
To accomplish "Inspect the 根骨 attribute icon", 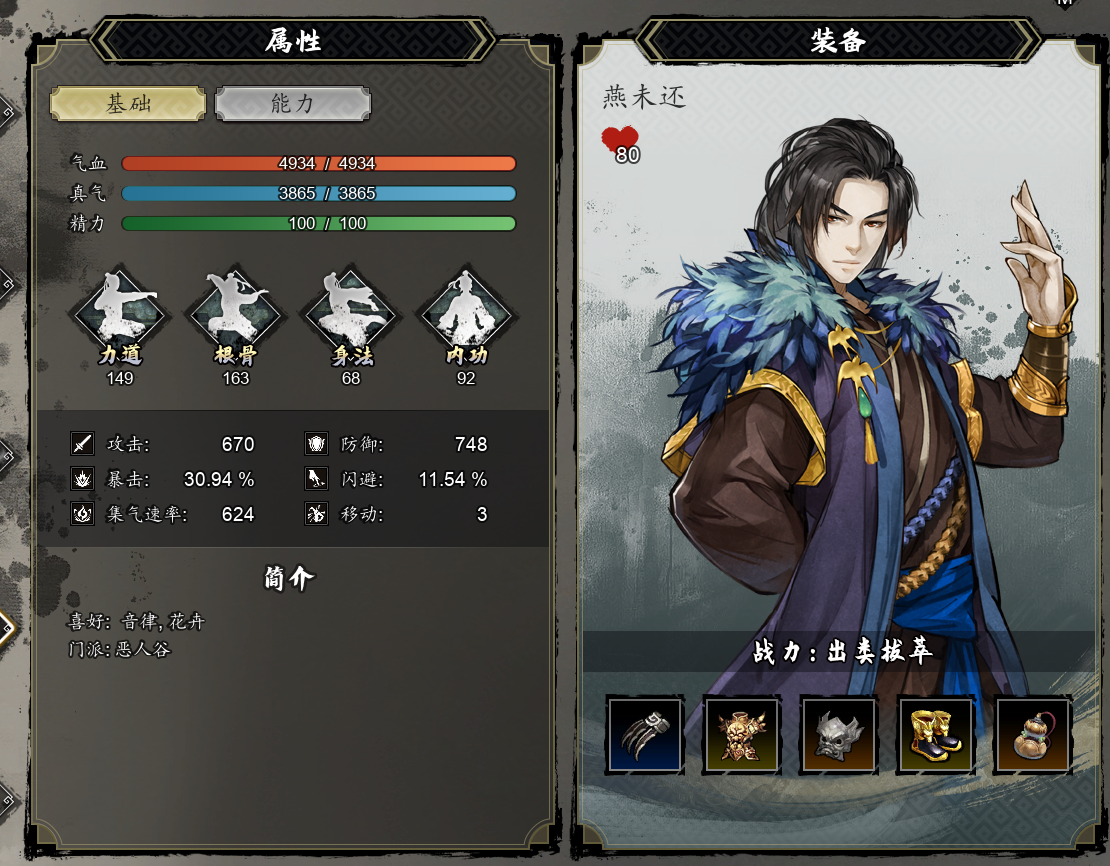I will click(236, 314).
